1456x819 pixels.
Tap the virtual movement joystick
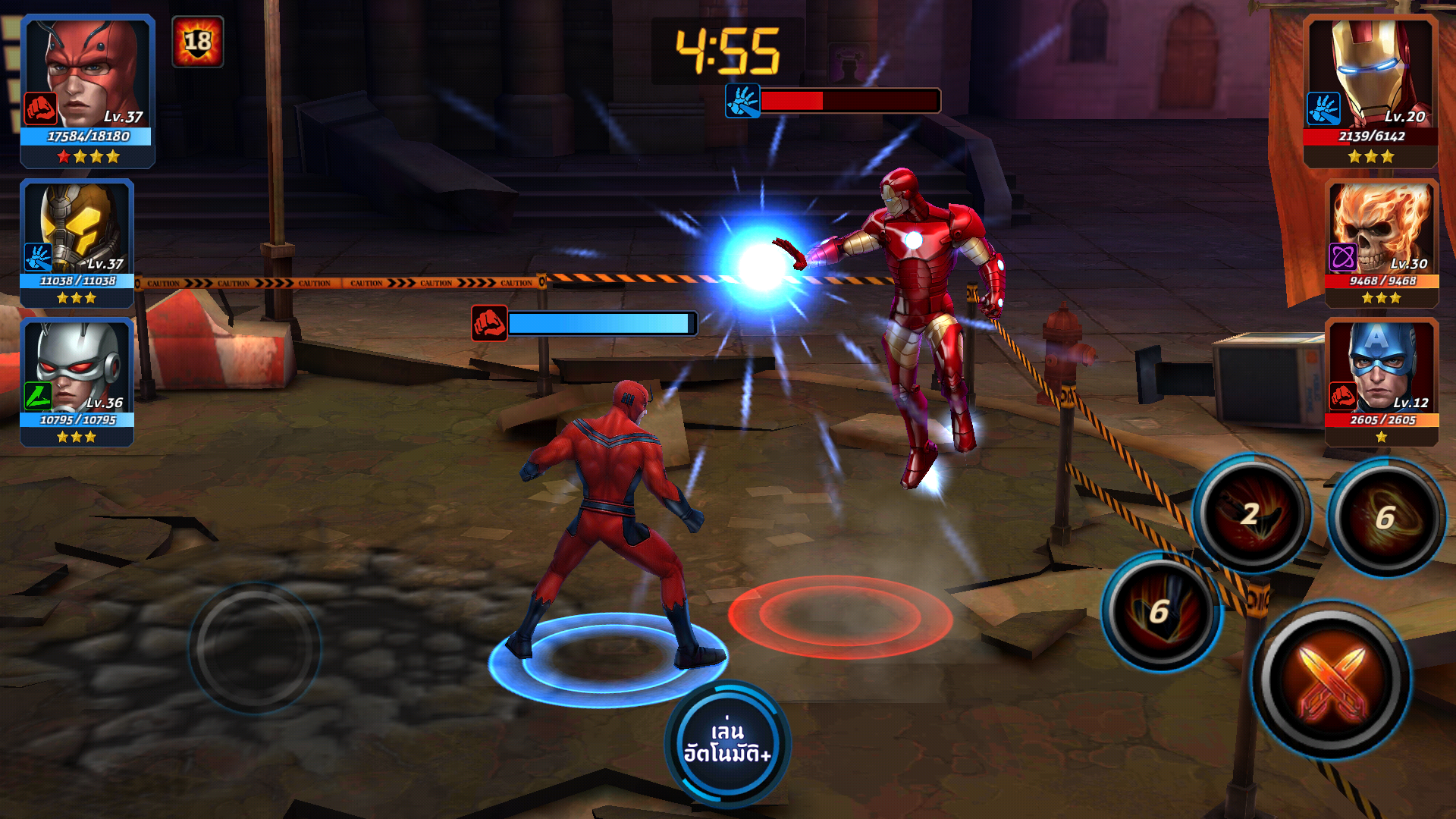[255, 647]
